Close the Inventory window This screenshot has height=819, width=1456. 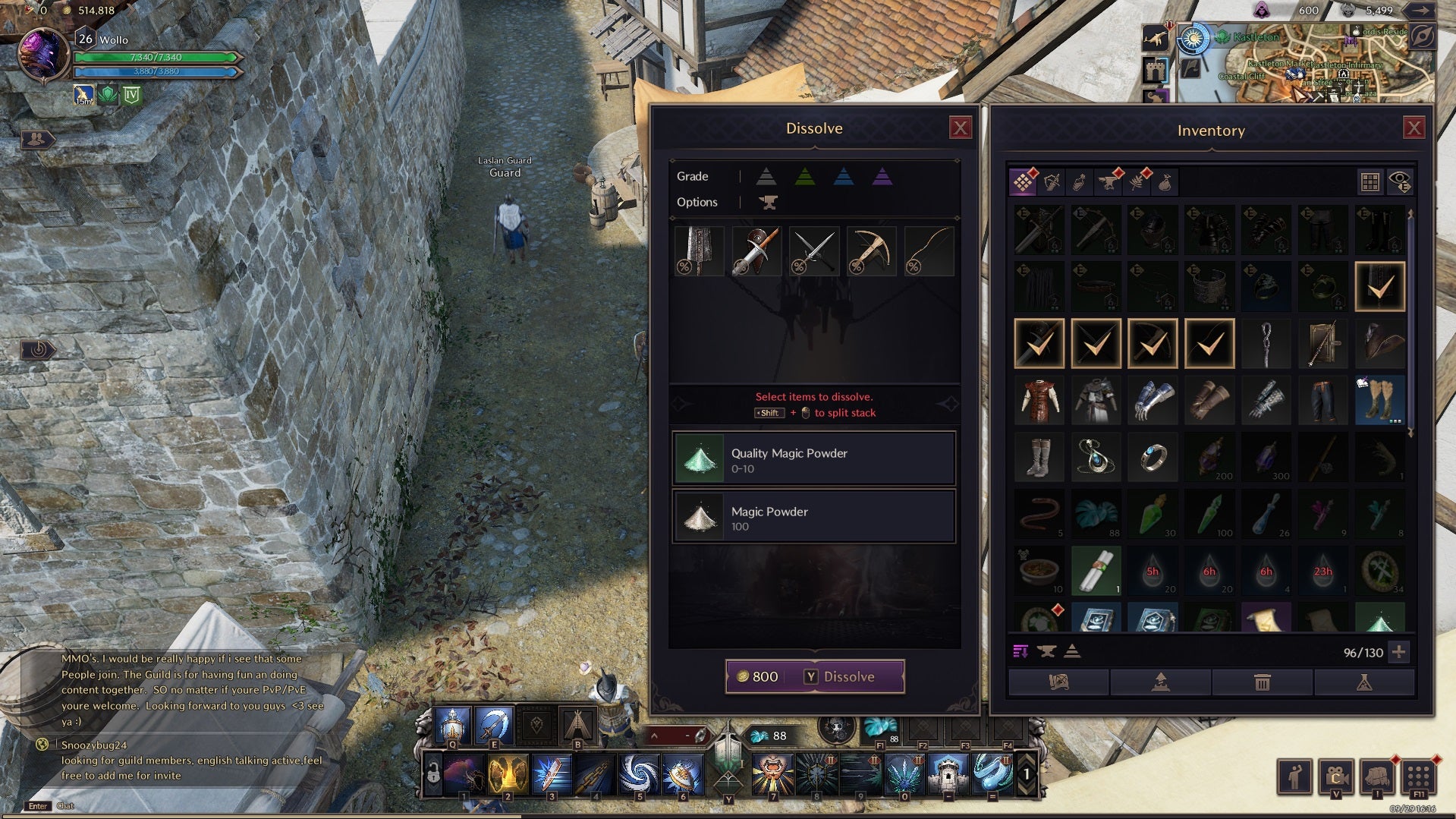pyautogui.click(x=1413, y=128)
